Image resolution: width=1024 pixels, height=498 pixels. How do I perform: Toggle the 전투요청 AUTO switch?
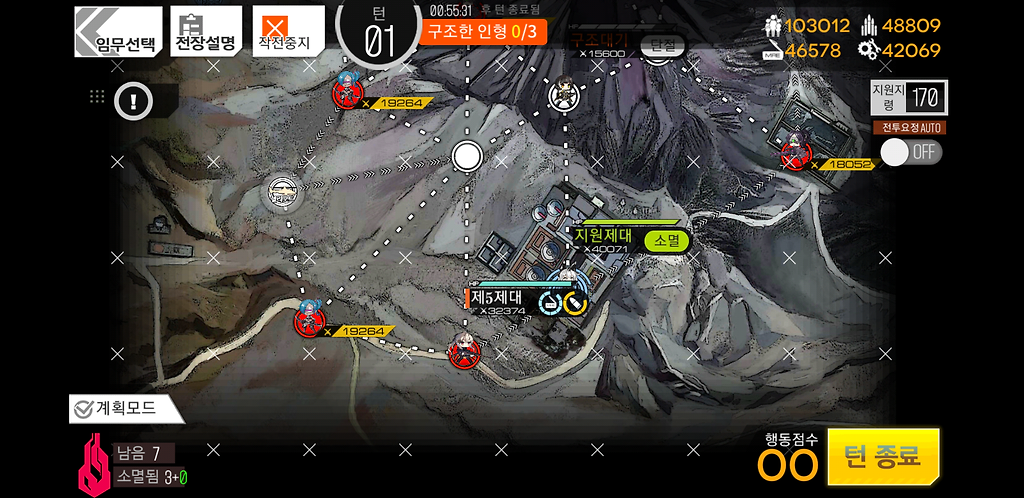pos(910,151)
